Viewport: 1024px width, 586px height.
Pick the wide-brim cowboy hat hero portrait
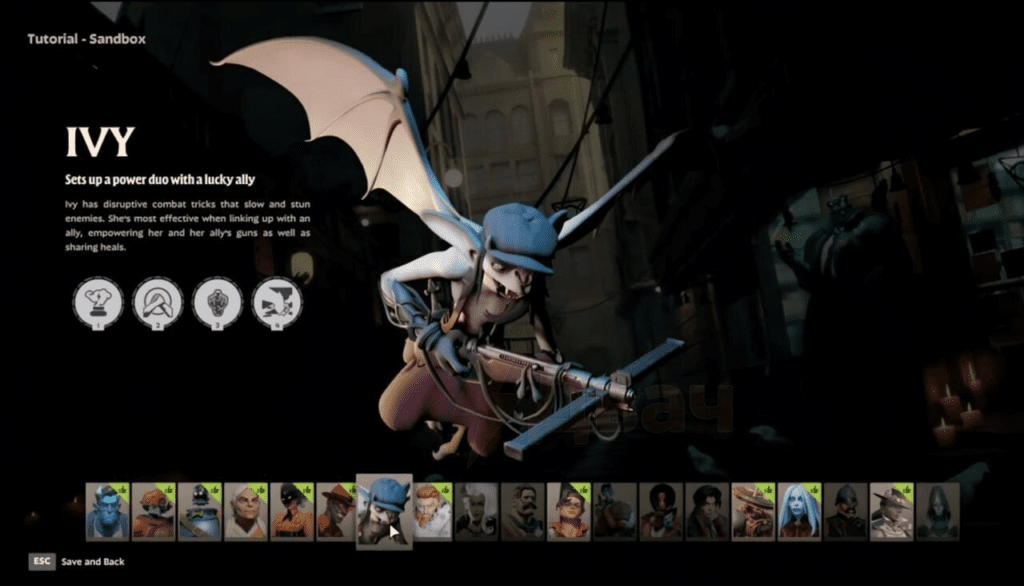click(x=891, y=511)
